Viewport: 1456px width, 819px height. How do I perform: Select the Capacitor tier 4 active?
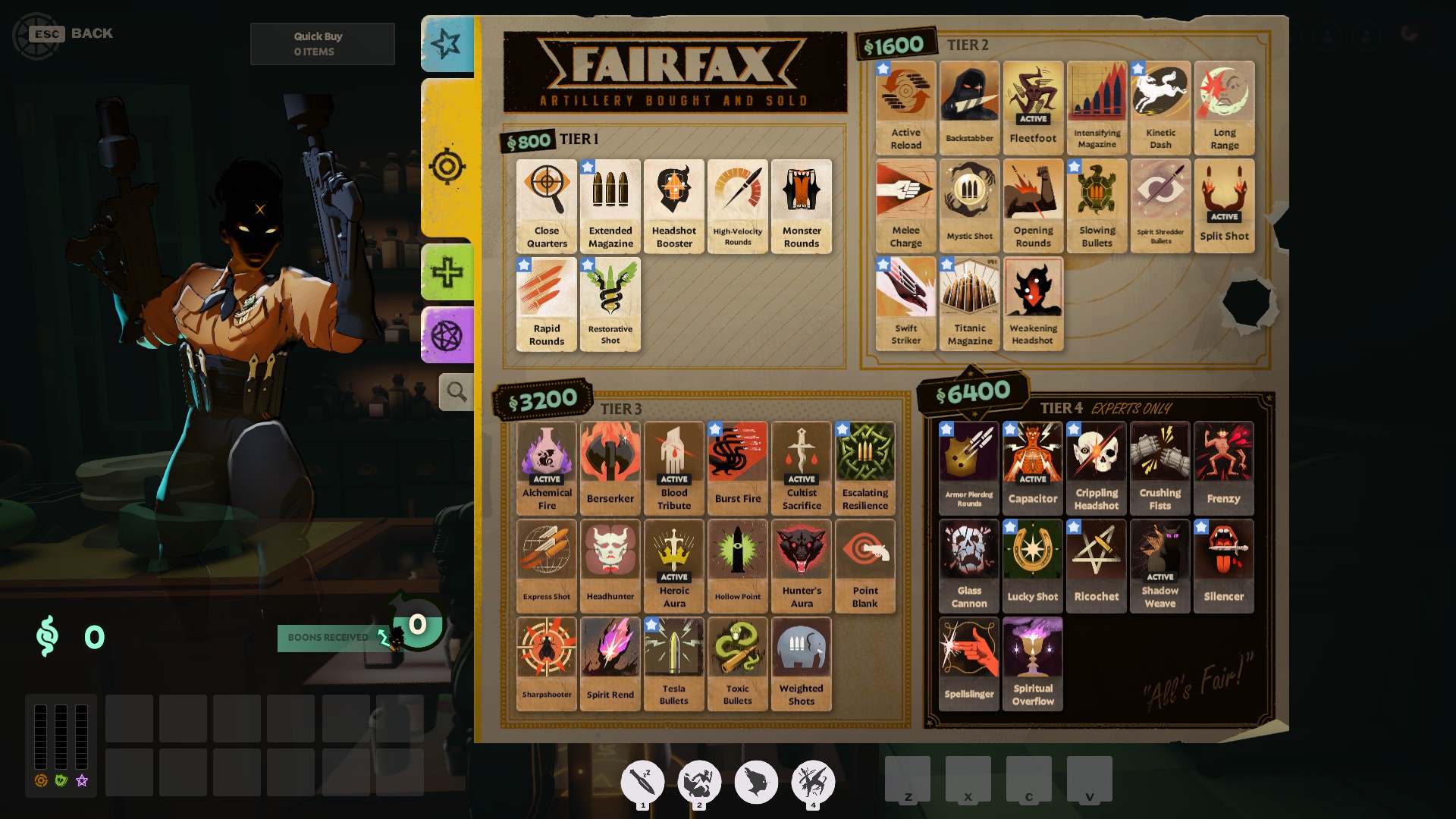1033,468
